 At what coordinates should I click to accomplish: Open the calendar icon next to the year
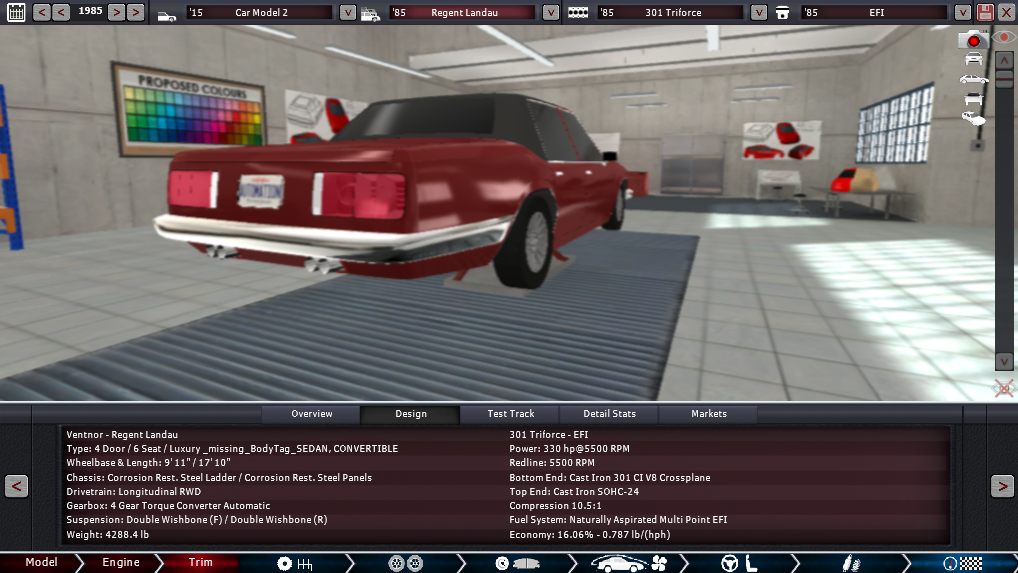[16, 13]
